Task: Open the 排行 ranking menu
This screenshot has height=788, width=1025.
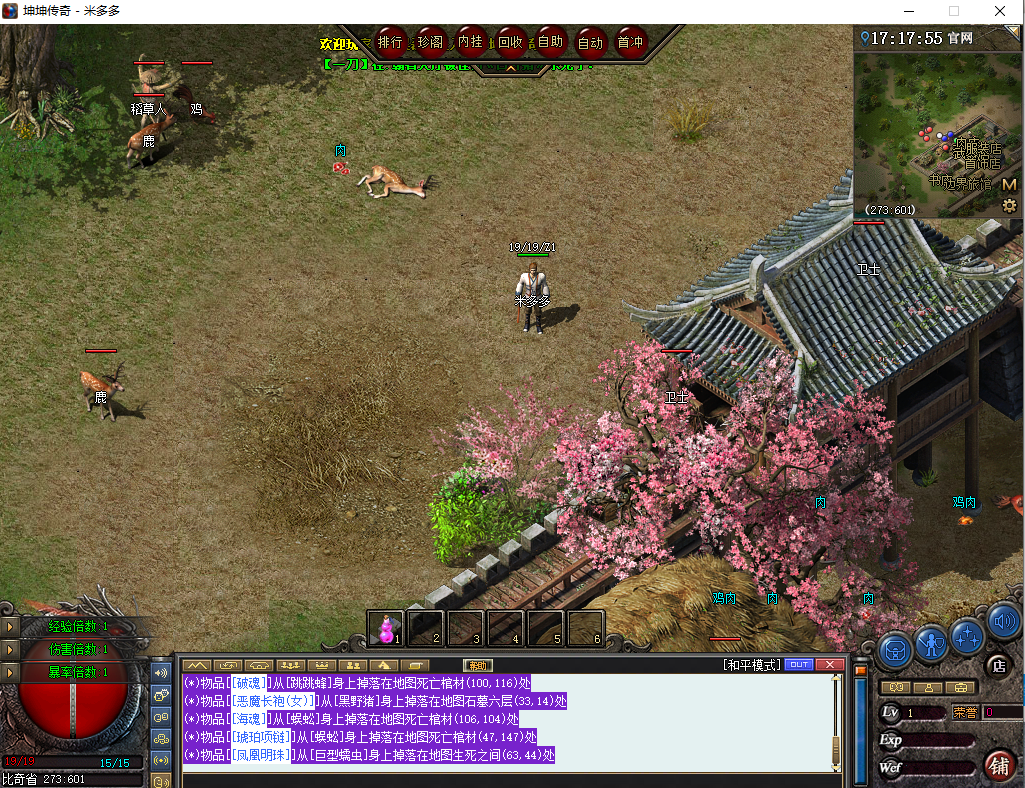Action: (391, 42)
